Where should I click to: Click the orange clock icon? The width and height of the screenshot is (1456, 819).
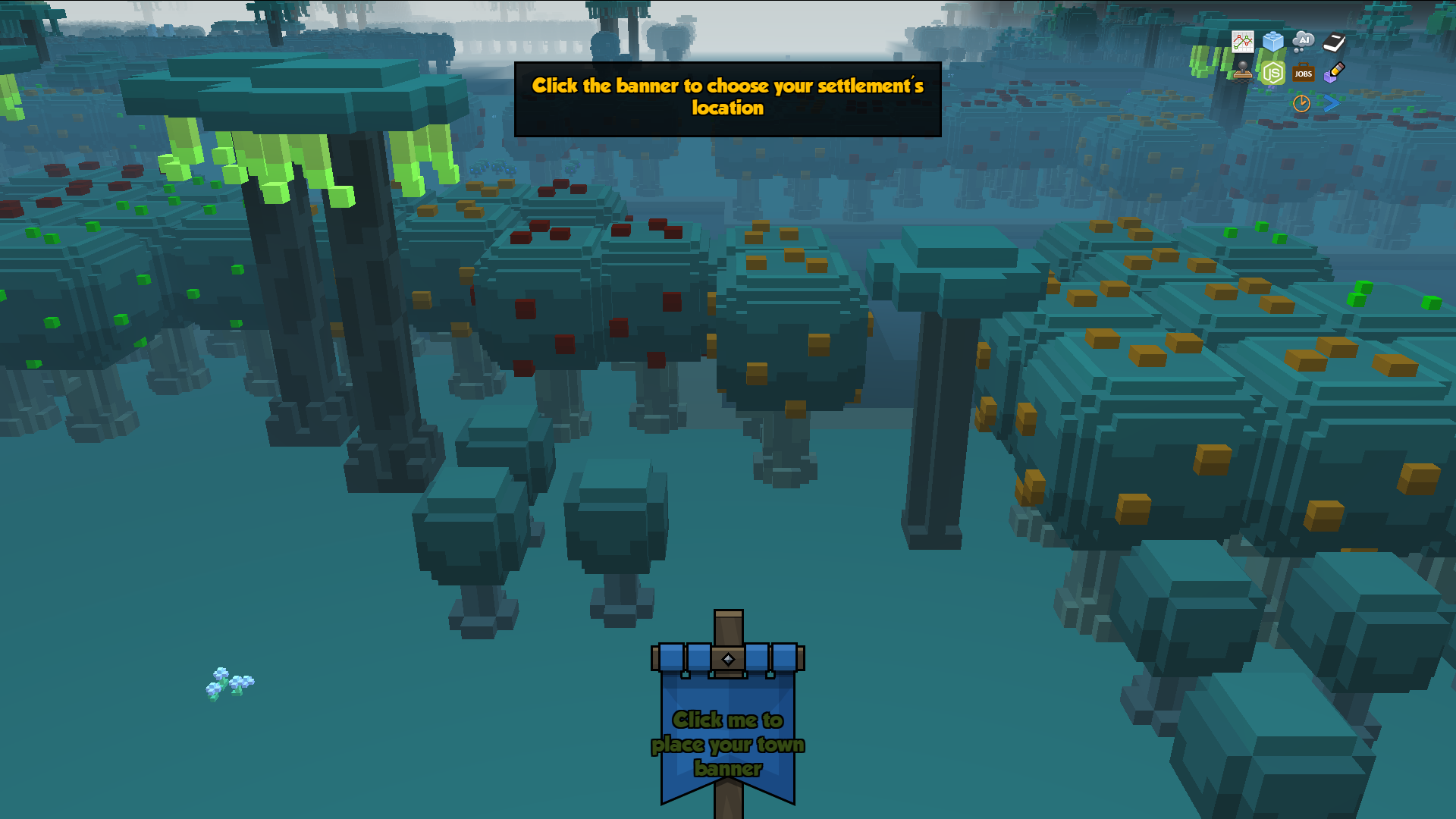coord(1301,103)
